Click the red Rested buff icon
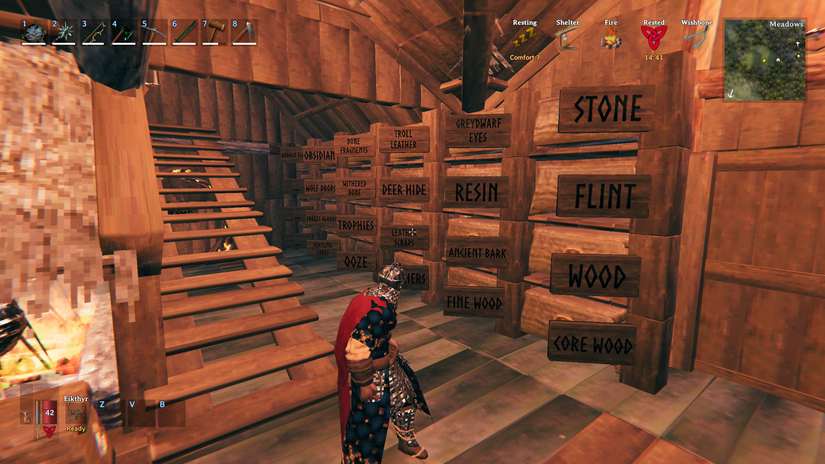825x464 pixels. point(653,38)
